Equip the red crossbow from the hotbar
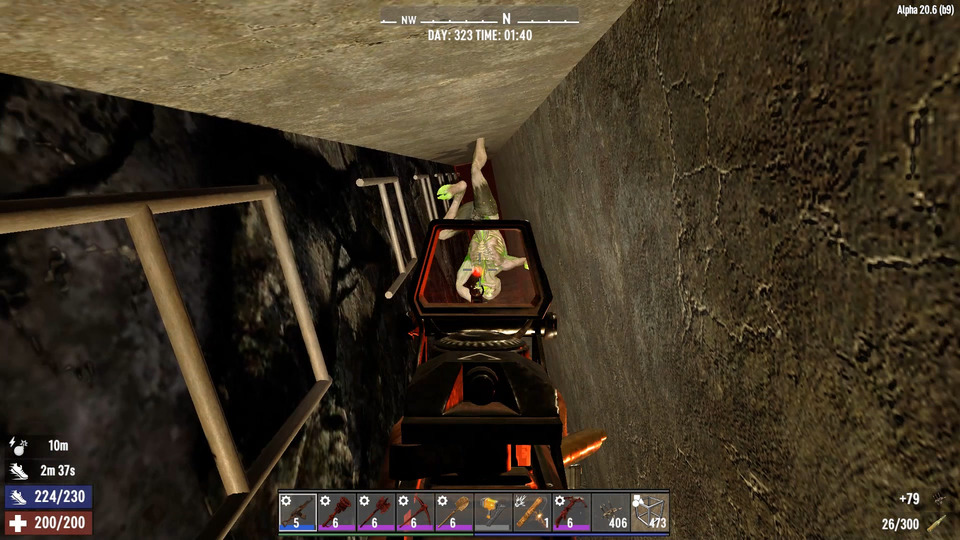The height and width of the screenshot is (540, 960). click(571, 511)
